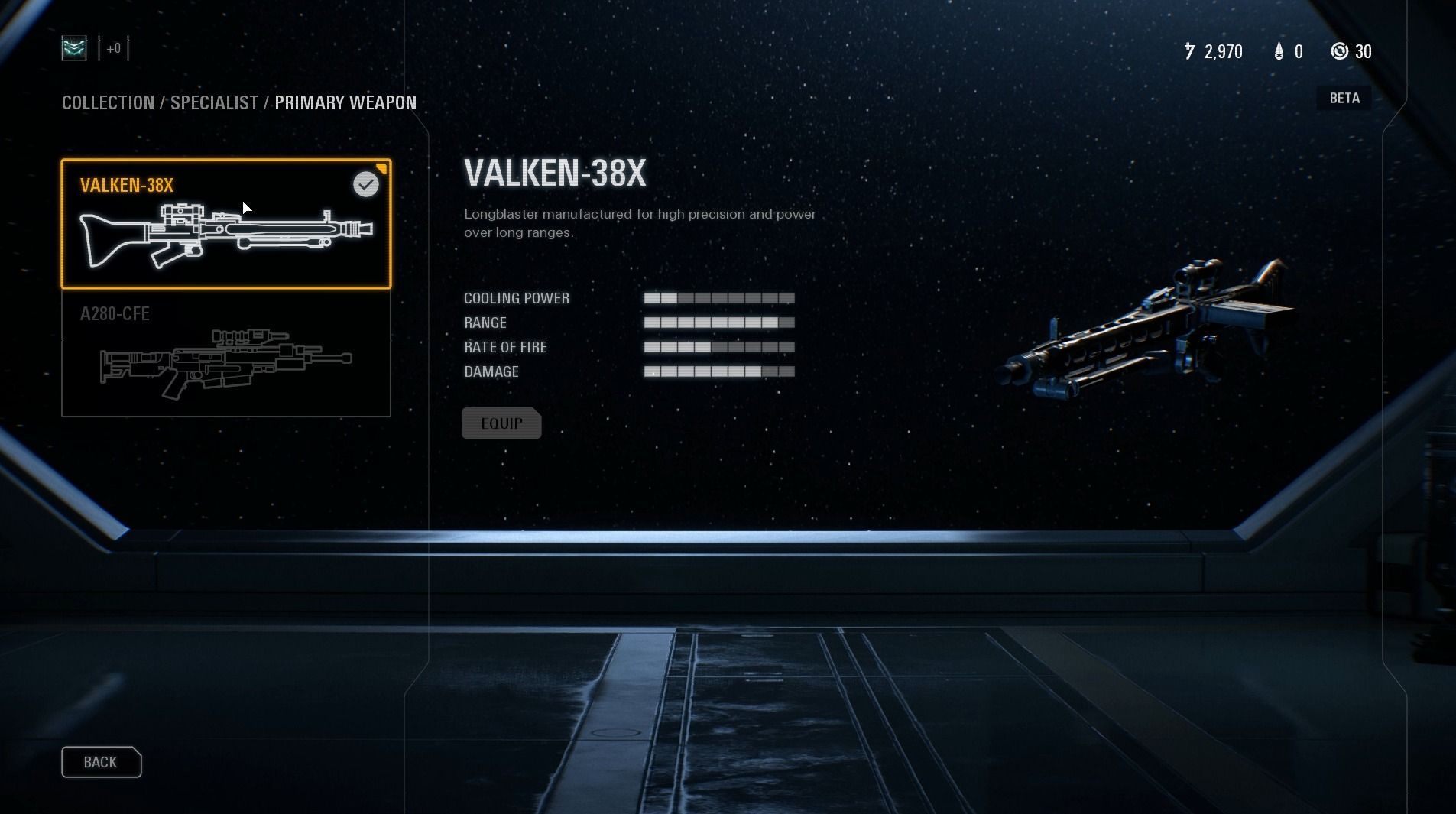The image size is (1456, 814).
Task: Go back with the BACK button
Action: [x=101, y=762]
